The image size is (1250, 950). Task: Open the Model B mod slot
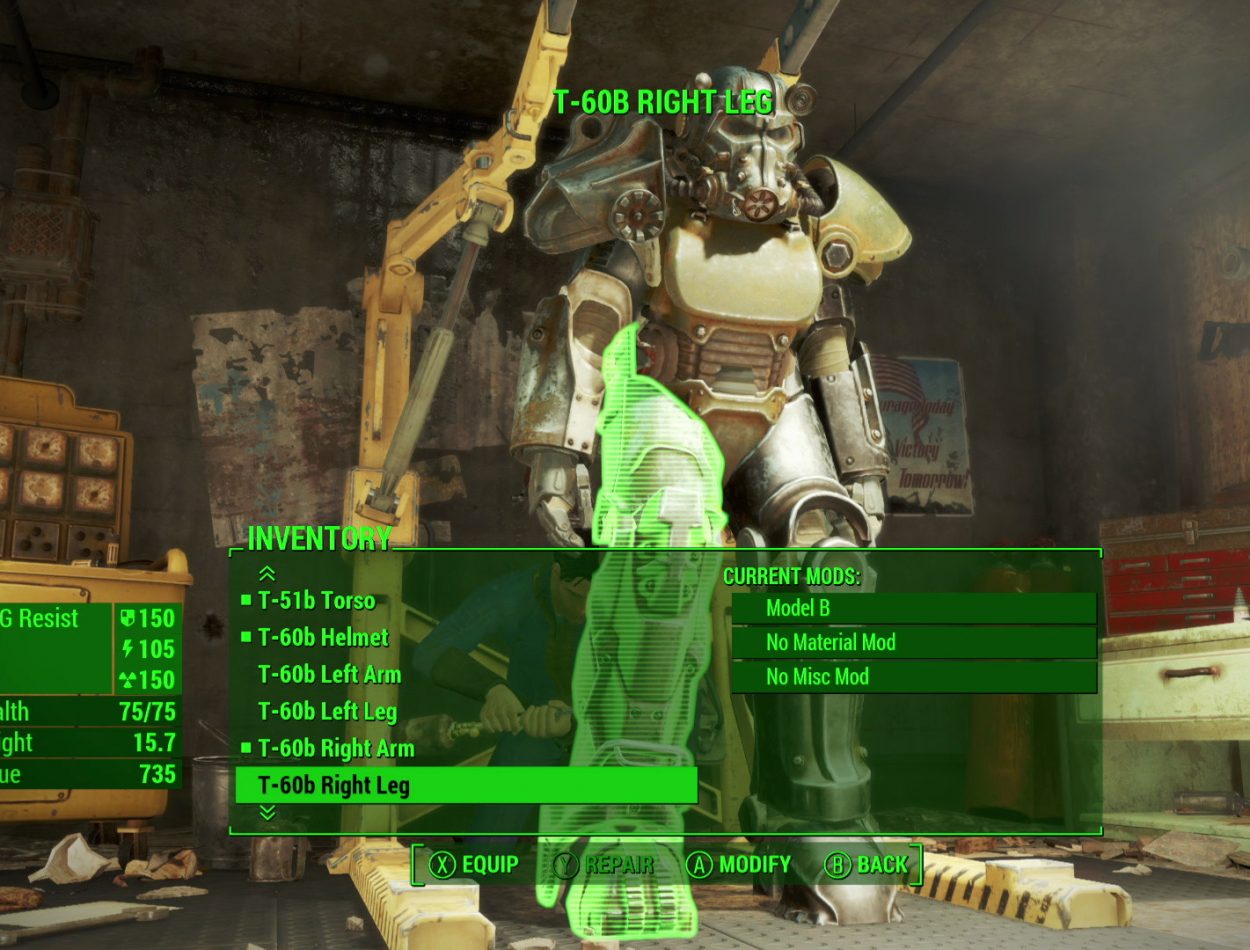click(x=913, y=608)
